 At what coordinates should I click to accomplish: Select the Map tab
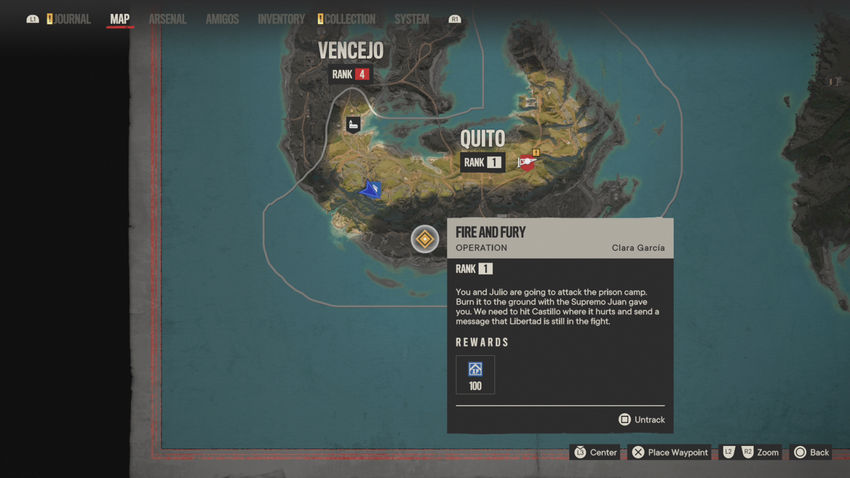point(120,19)
